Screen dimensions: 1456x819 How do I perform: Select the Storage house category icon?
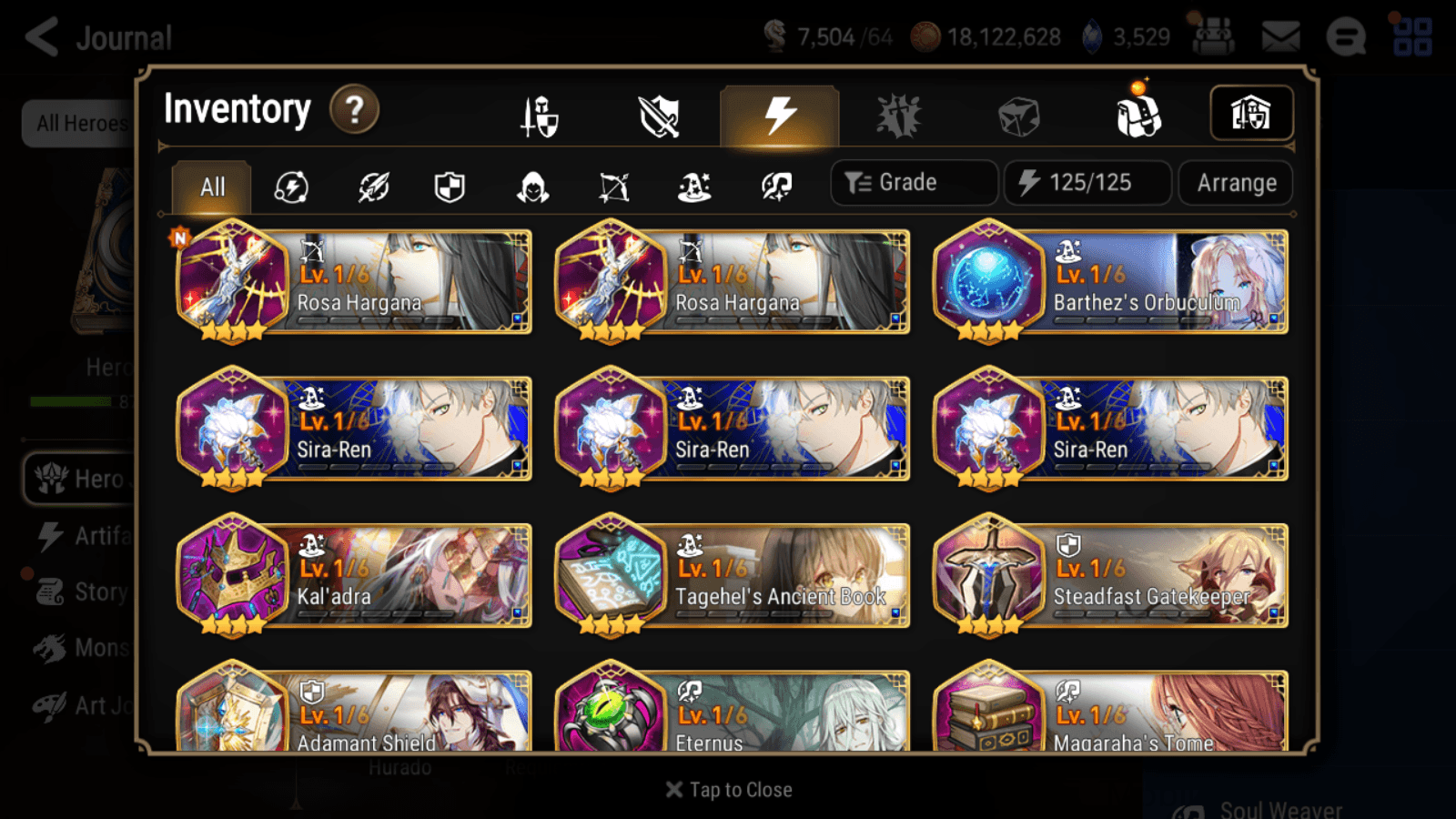click(x=1251, y=114)
